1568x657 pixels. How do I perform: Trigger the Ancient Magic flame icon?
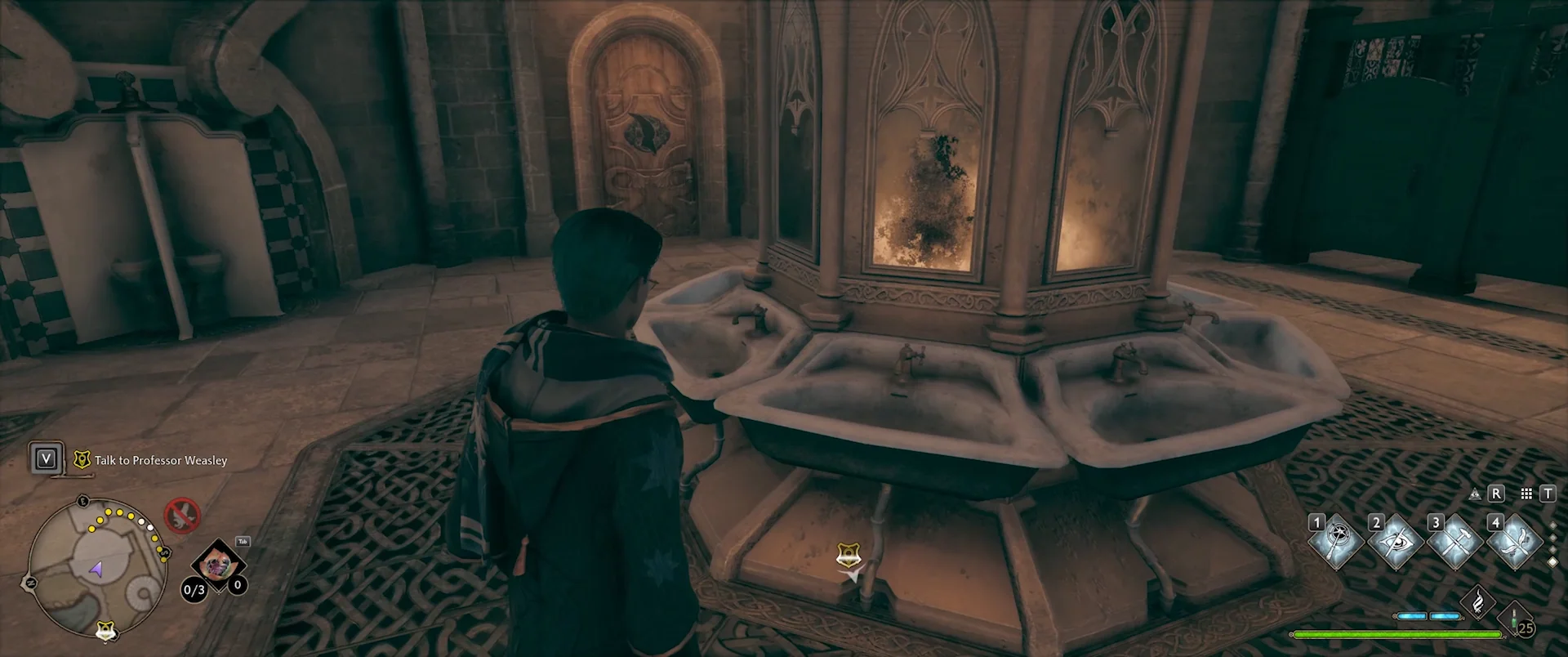pos(1478,603)
